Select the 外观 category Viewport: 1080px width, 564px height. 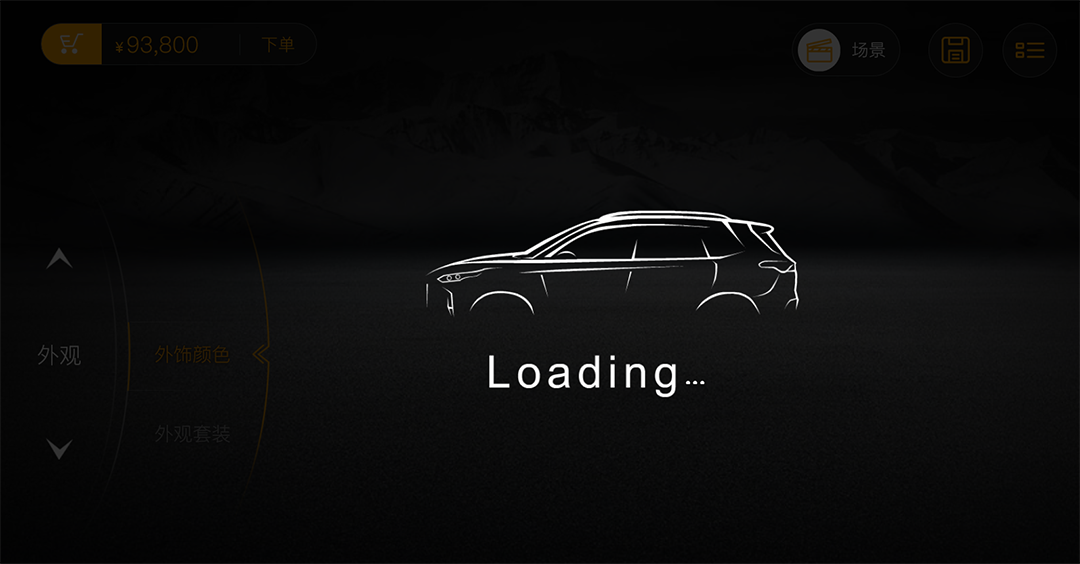pos(59,355)
